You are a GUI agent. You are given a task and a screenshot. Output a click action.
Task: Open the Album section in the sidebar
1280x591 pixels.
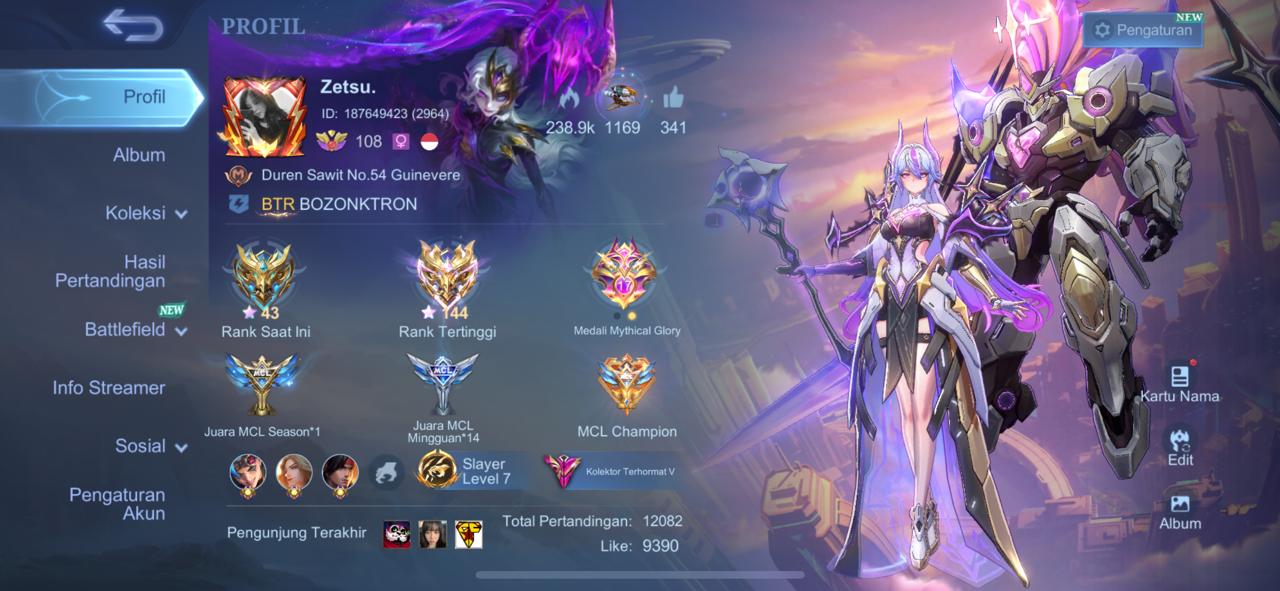point(139,155)
